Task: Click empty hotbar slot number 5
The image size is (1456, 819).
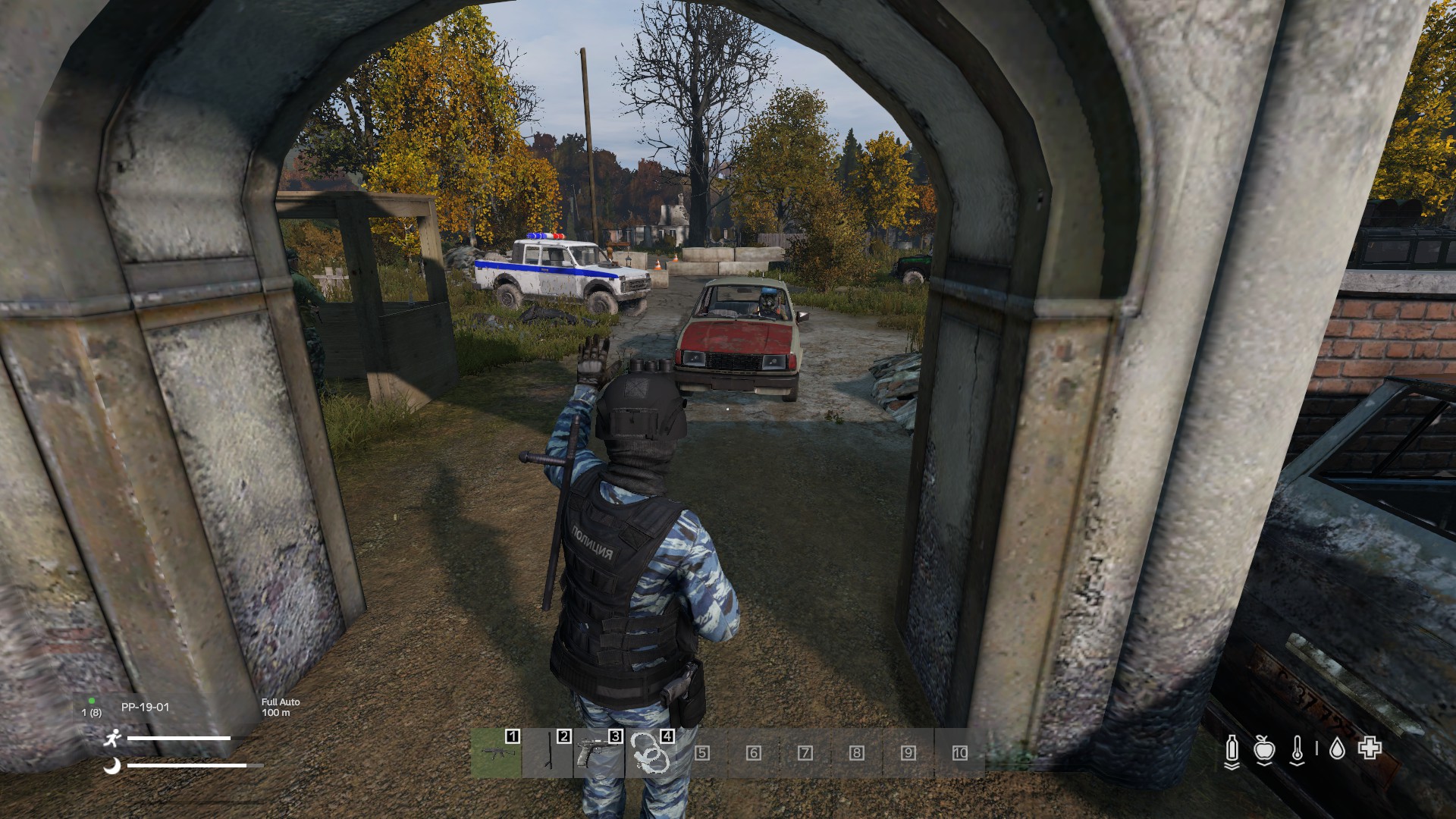Action: pyautogui.click(x=701, y=753)
